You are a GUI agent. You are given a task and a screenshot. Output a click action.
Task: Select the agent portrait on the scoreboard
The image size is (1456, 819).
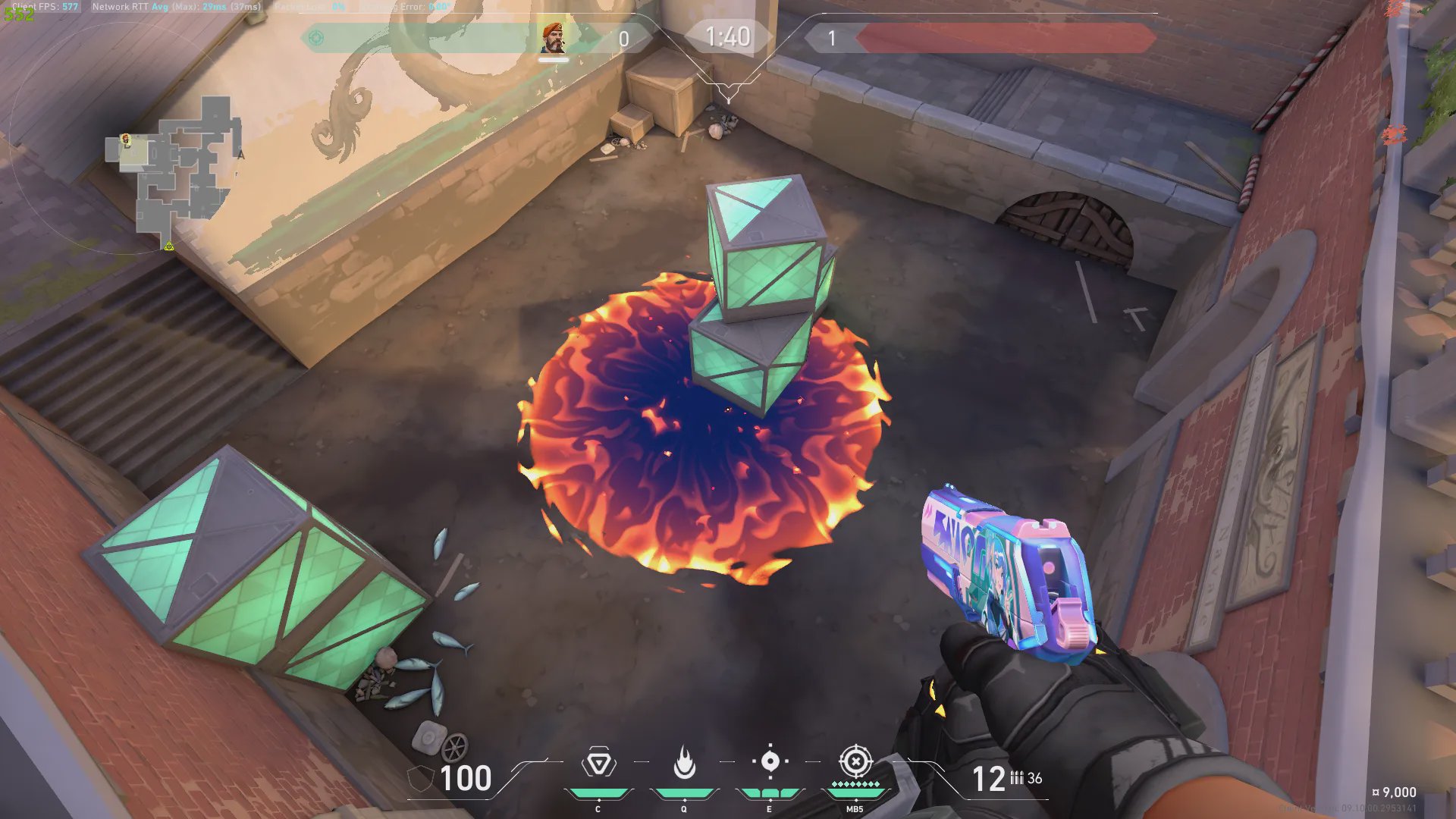[554, 38]
